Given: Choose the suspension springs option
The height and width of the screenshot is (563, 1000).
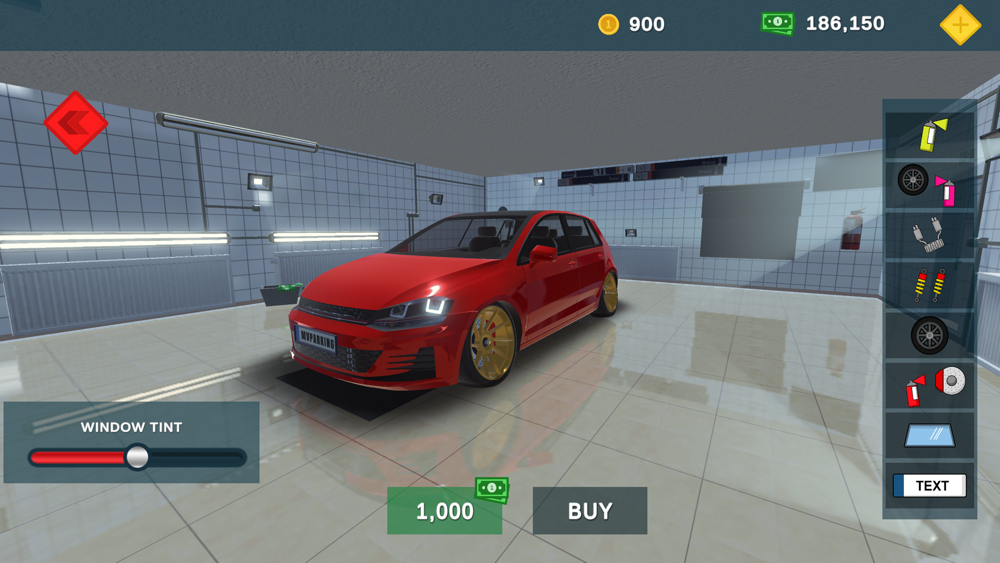Looking at the screenshot, I should (x=929, y=286).
